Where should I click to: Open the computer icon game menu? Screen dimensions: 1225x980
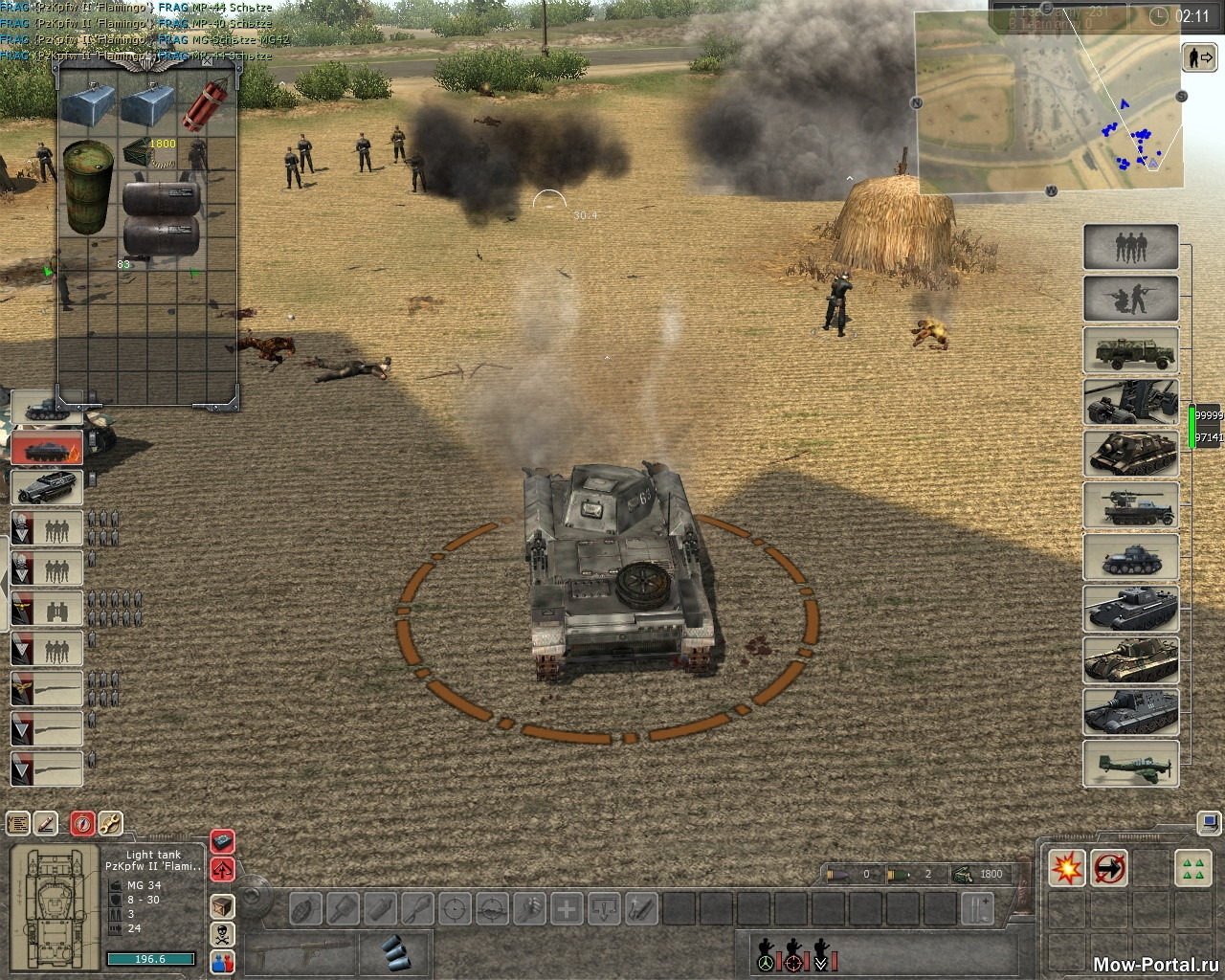1210,822
